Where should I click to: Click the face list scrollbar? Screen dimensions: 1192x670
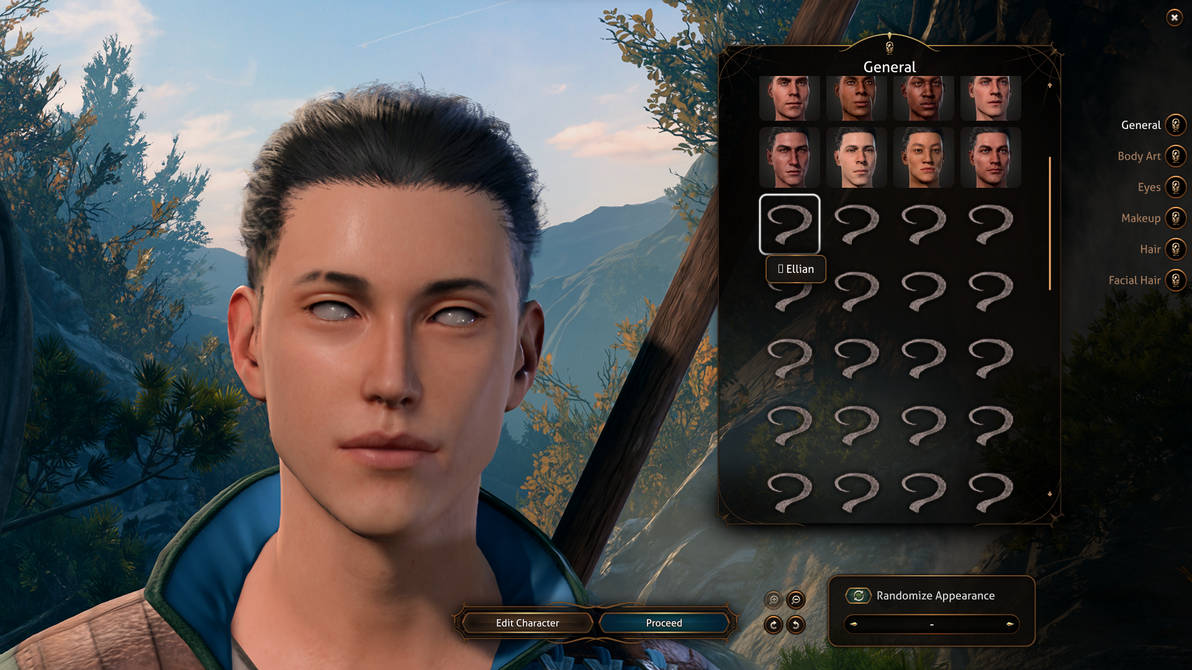tap(1049, 222)
